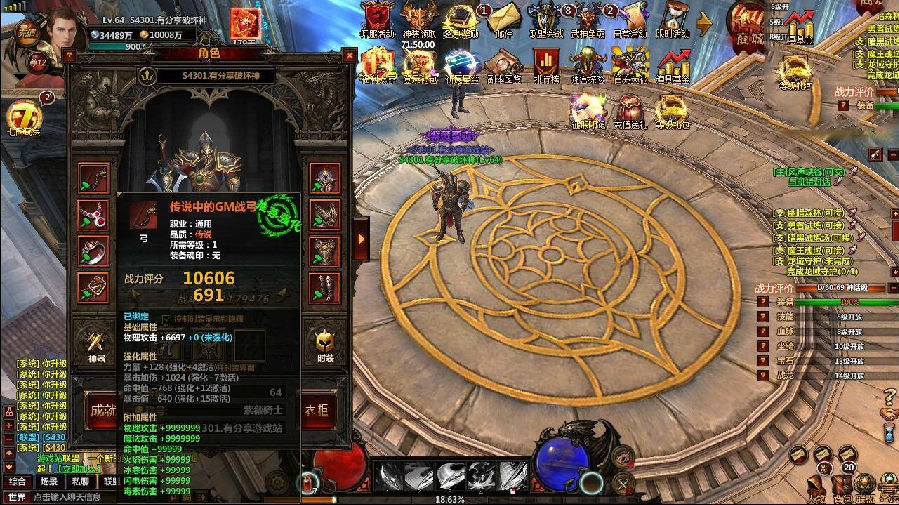
Task: Click the first skill slot on the hotbar
Action: point(390,475)
